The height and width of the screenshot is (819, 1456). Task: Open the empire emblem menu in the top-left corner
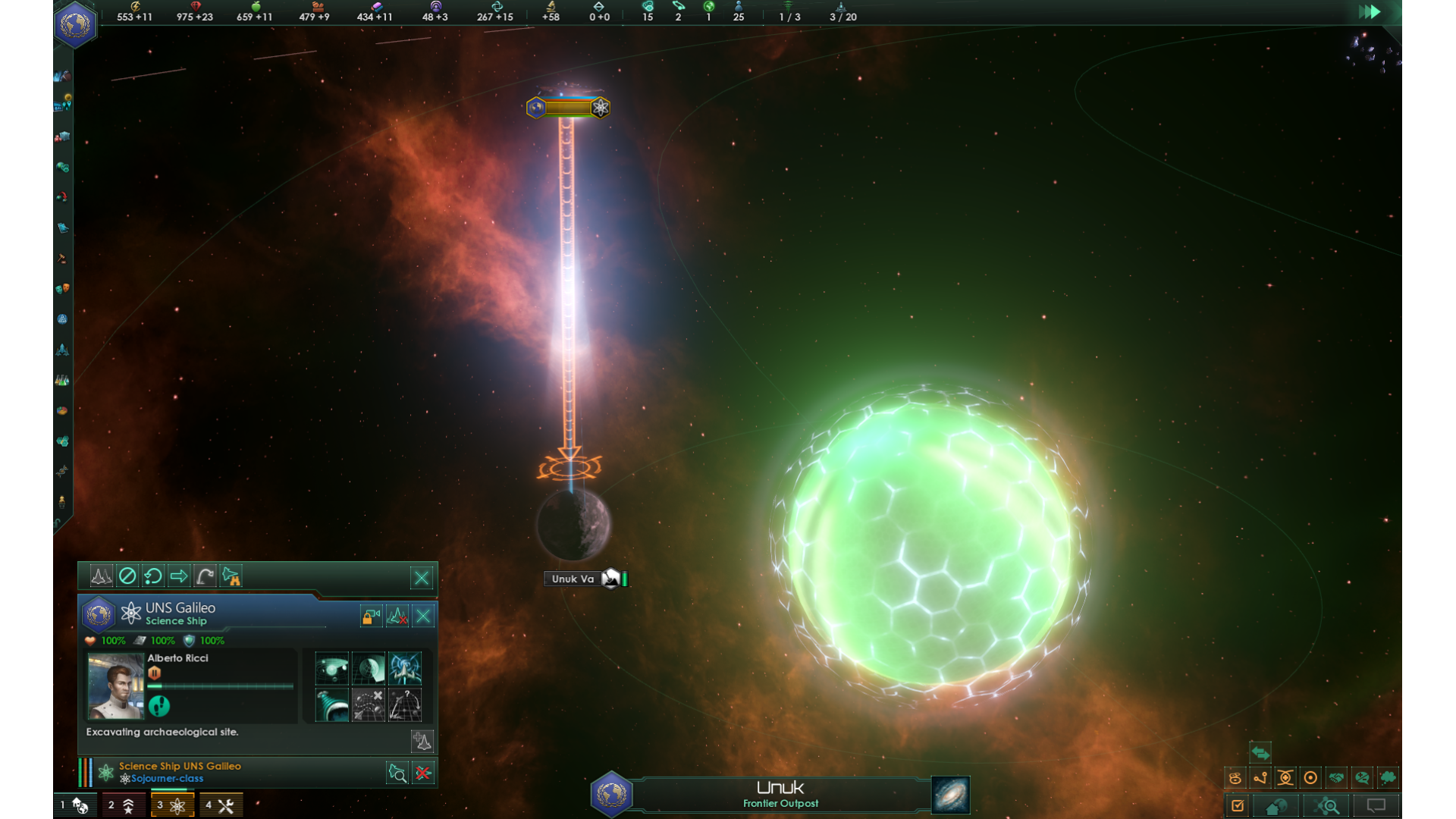point(75,25)
